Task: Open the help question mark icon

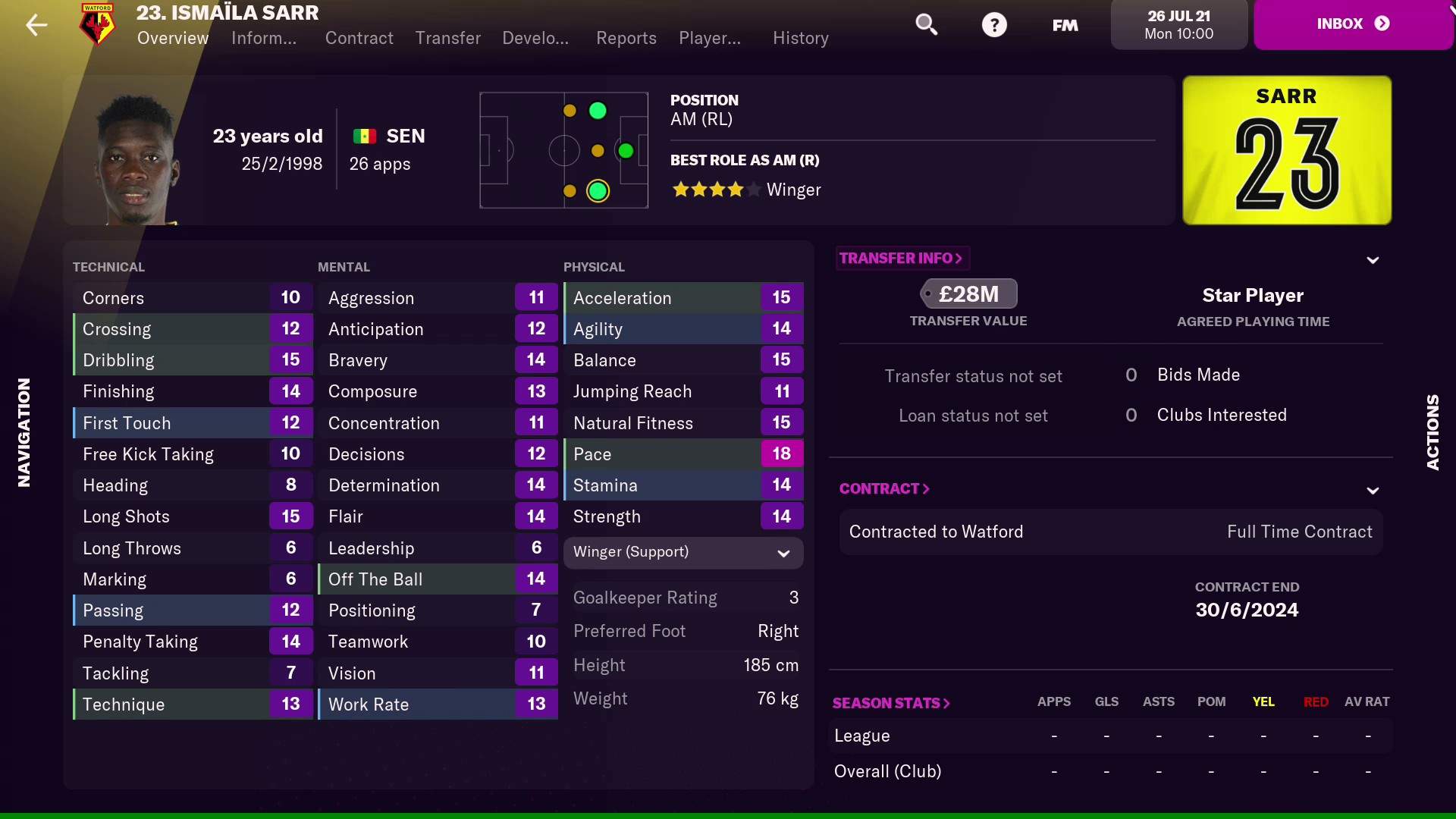Action: (995, 24)
